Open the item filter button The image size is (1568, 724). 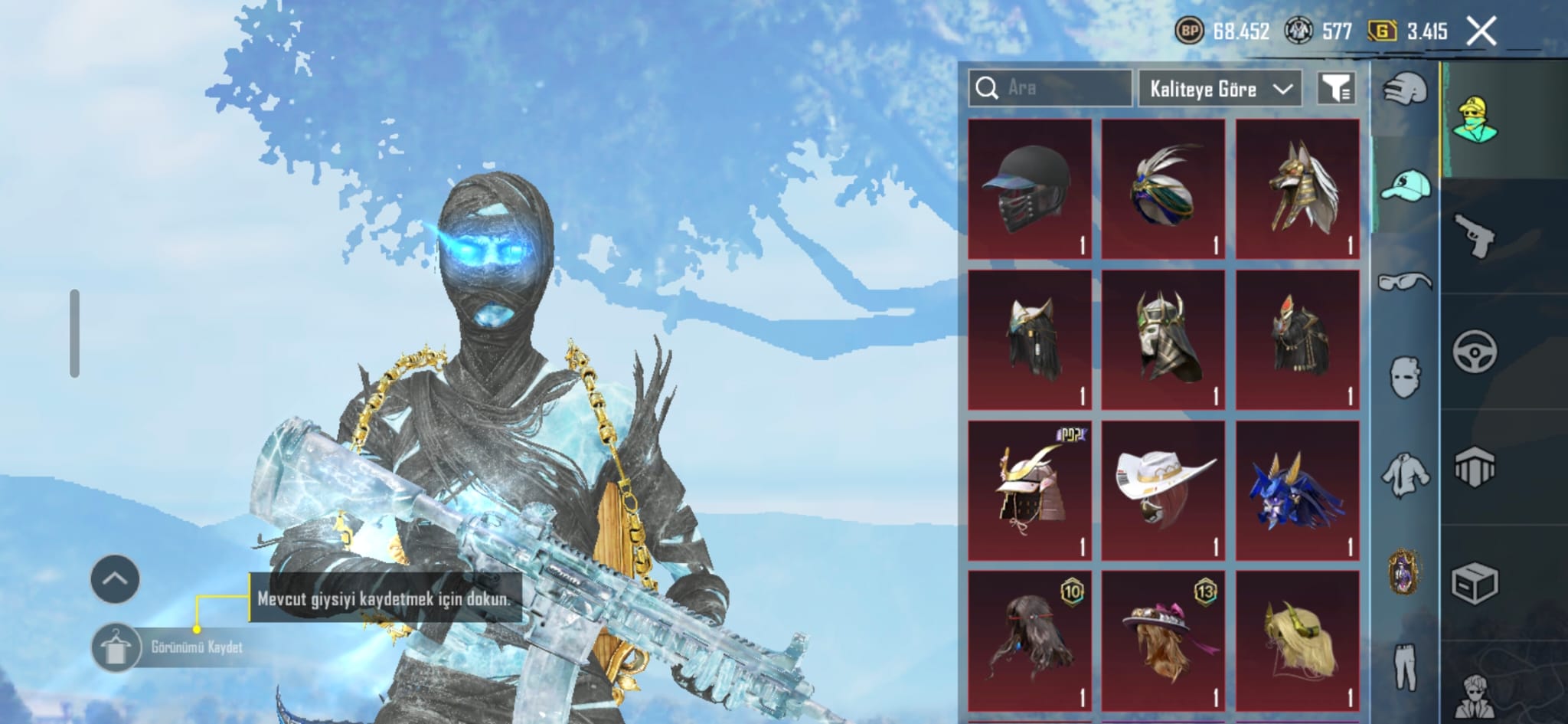pos(1336,89)
